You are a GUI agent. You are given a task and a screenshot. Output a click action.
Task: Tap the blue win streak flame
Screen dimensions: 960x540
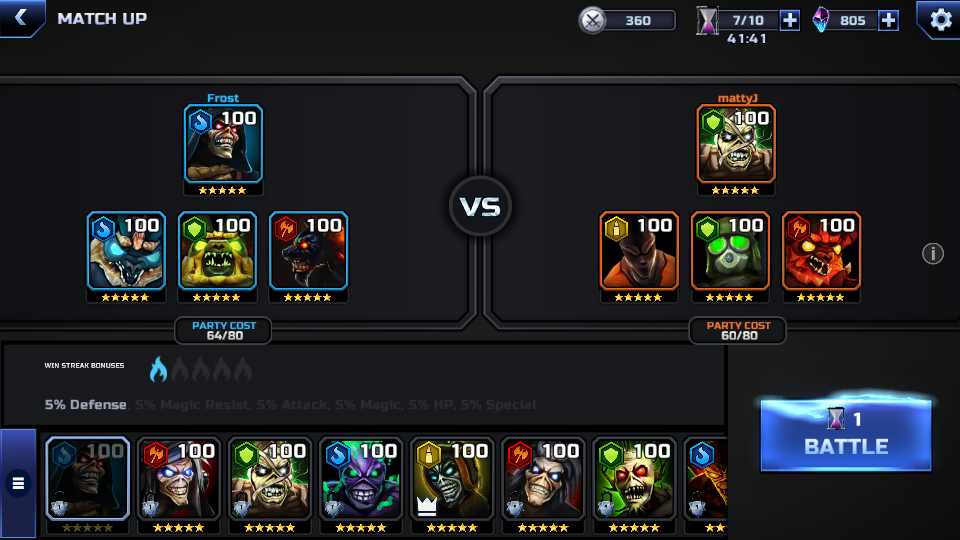[158, 370]
